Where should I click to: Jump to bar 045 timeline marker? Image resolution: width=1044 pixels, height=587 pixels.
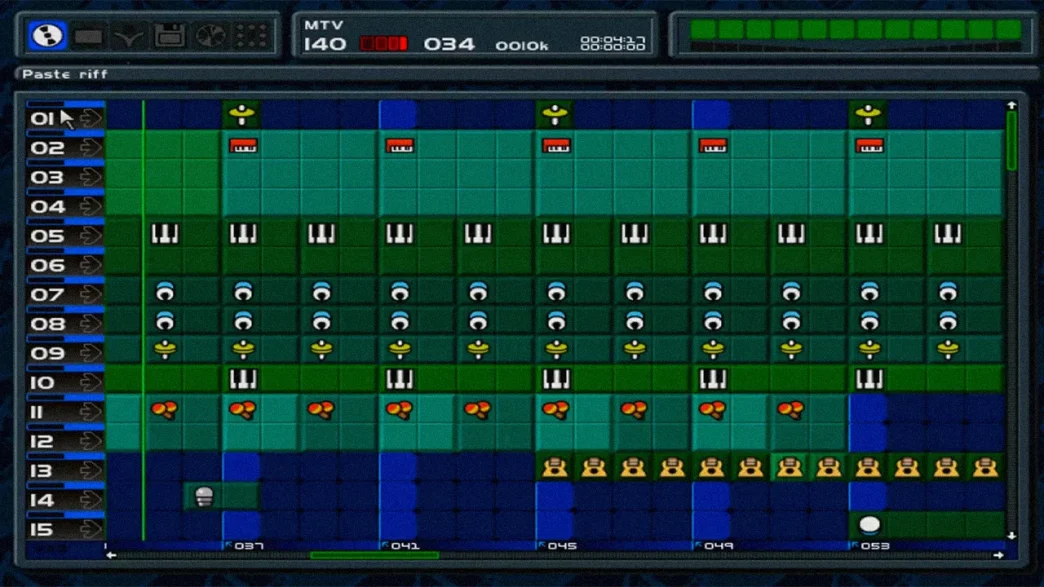coord(562,546)
